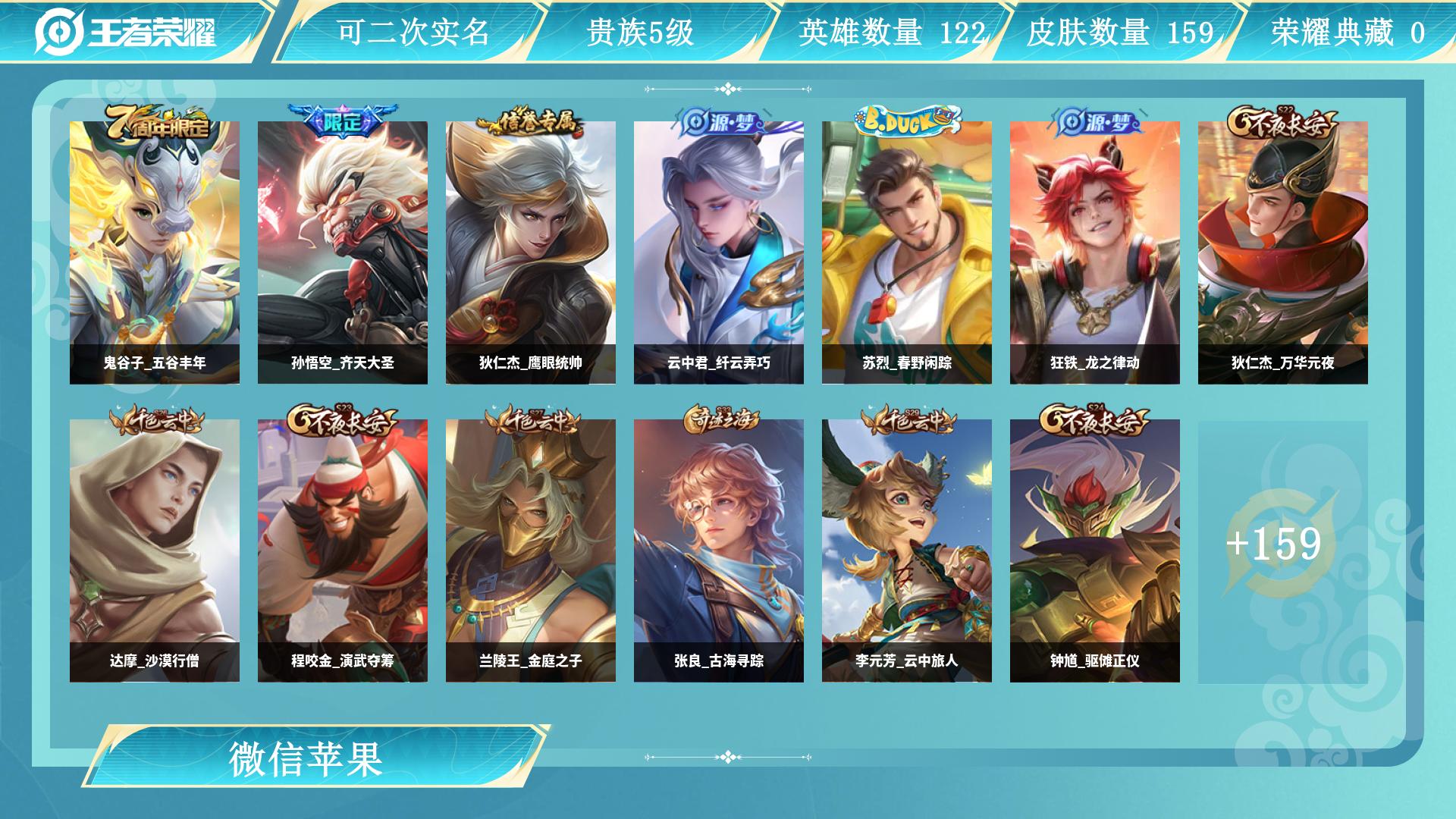Select the 皮肤数量 159 header tab
Image resolution: width=1456 pixels, height=819 pixels.
[1120, 32]
